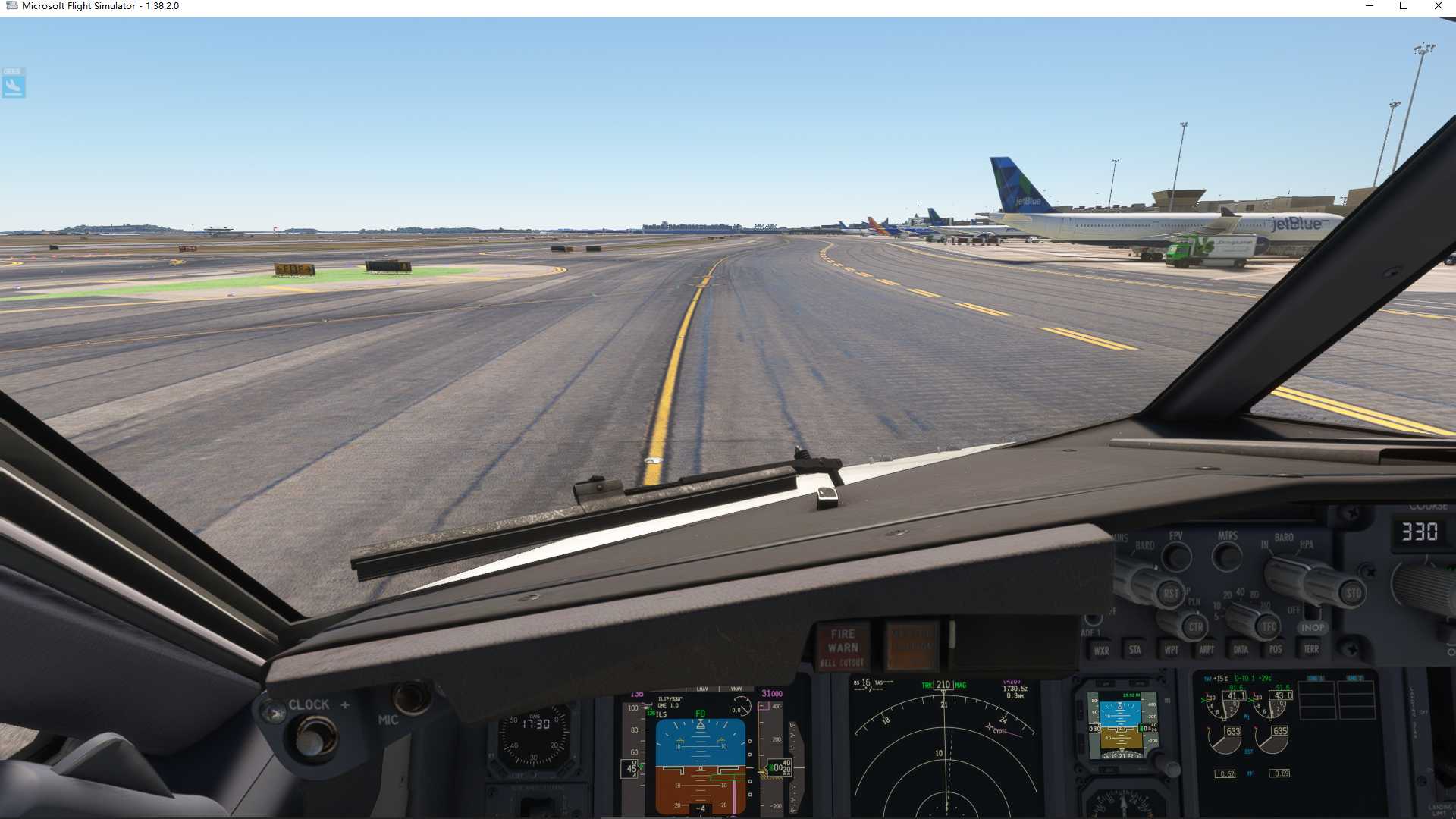Viewport: 1456px width, 819px height.
Task: Toggle the MTRS meters display button
Action: point(1227,557)
